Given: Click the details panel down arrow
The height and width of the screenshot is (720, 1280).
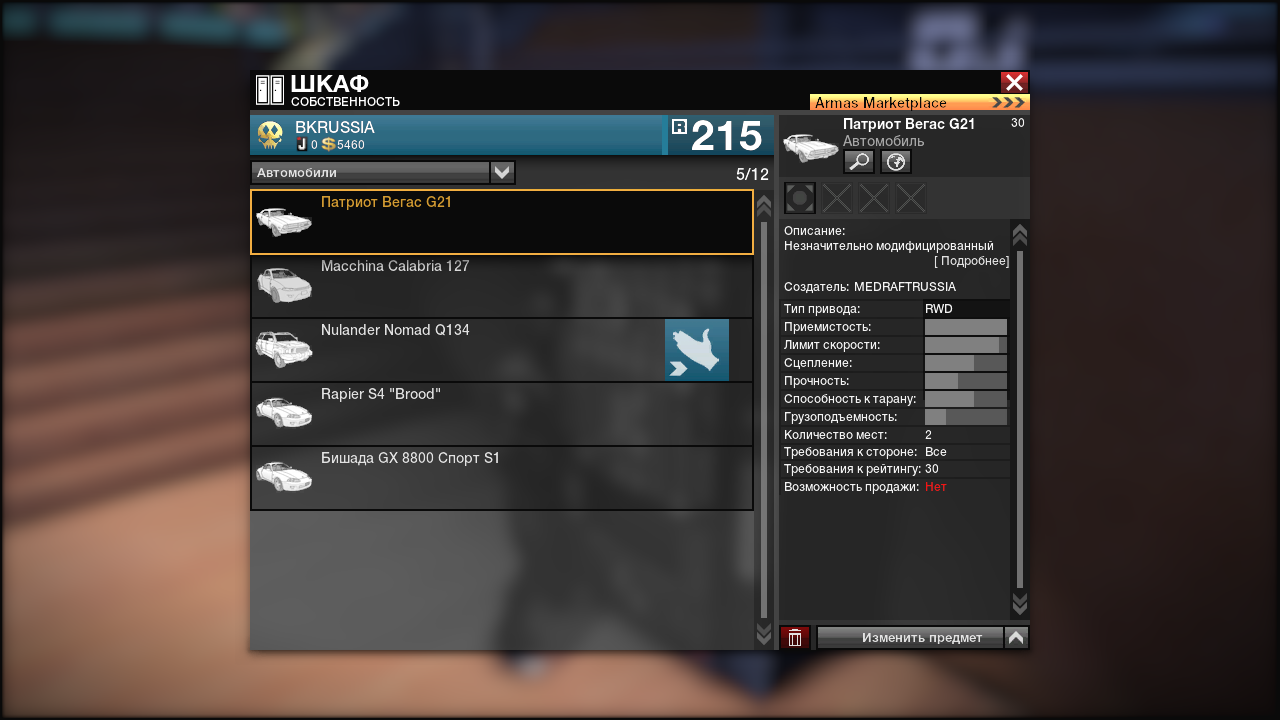Looking at the screenshot, I should [1019, 602].
